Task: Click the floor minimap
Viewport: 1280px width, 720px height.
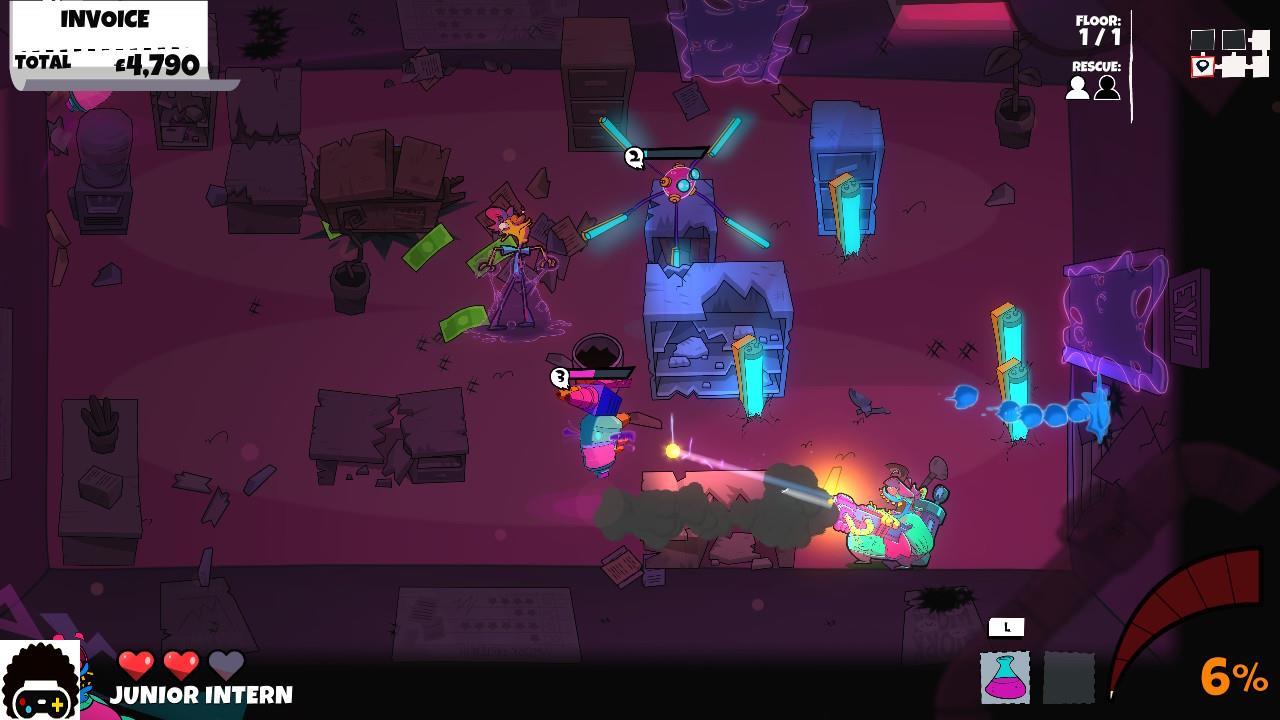Action: click(1229, 53)
